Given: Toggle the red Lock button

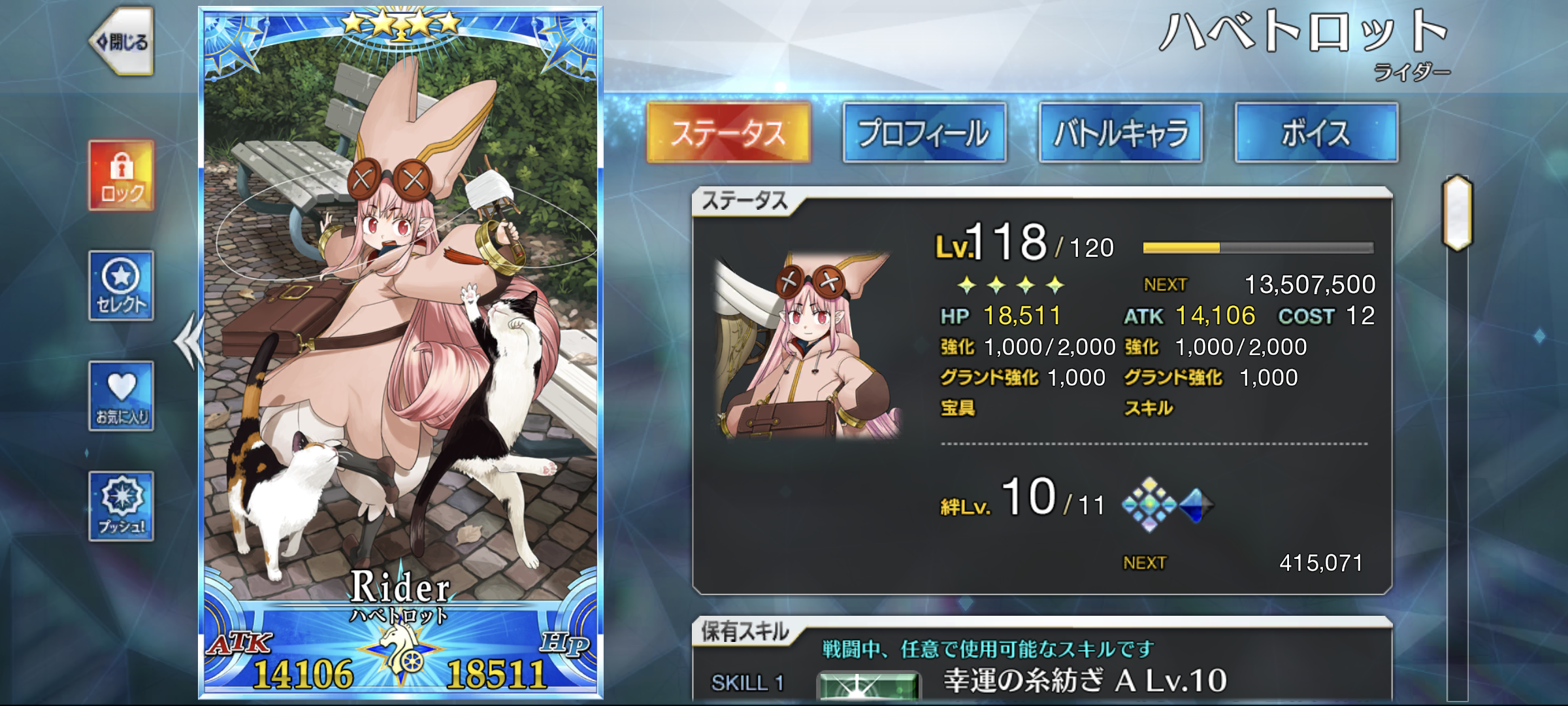Looking at the screenshot, I should pyautogui.click(x=122, y=175).
